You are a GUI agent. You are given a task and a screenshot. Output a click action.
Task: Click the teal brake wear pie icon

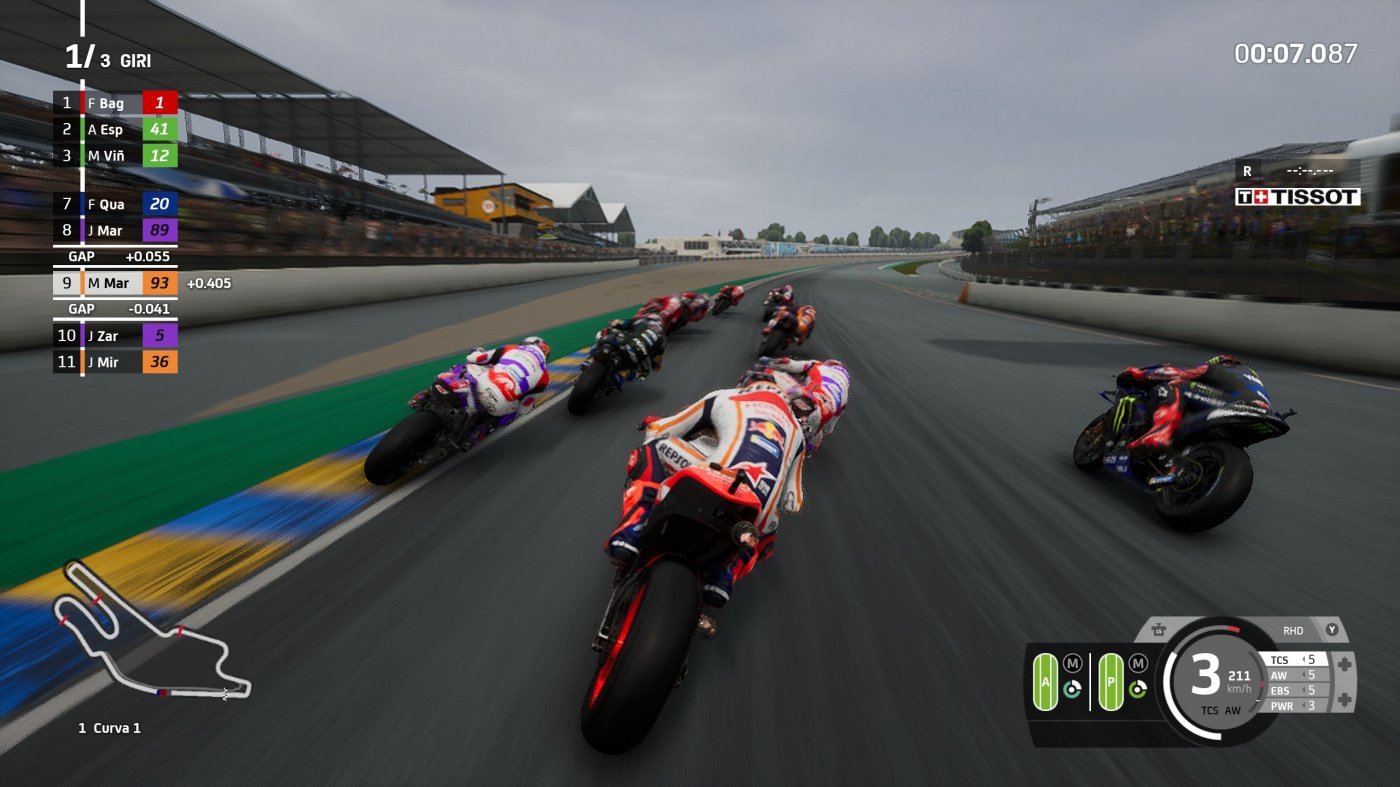click(x=1072, y=688)
